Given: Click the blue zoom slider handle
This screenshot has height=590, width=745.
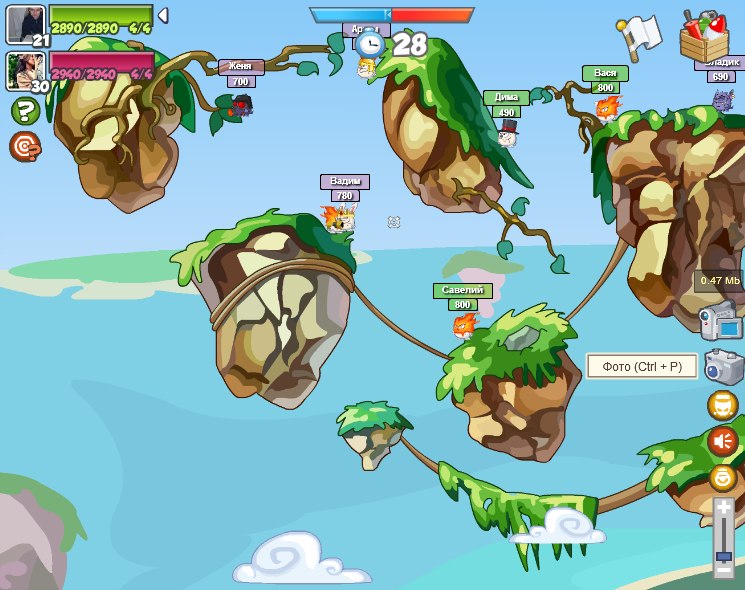Looking at the screenshot, I should point(724,555).
